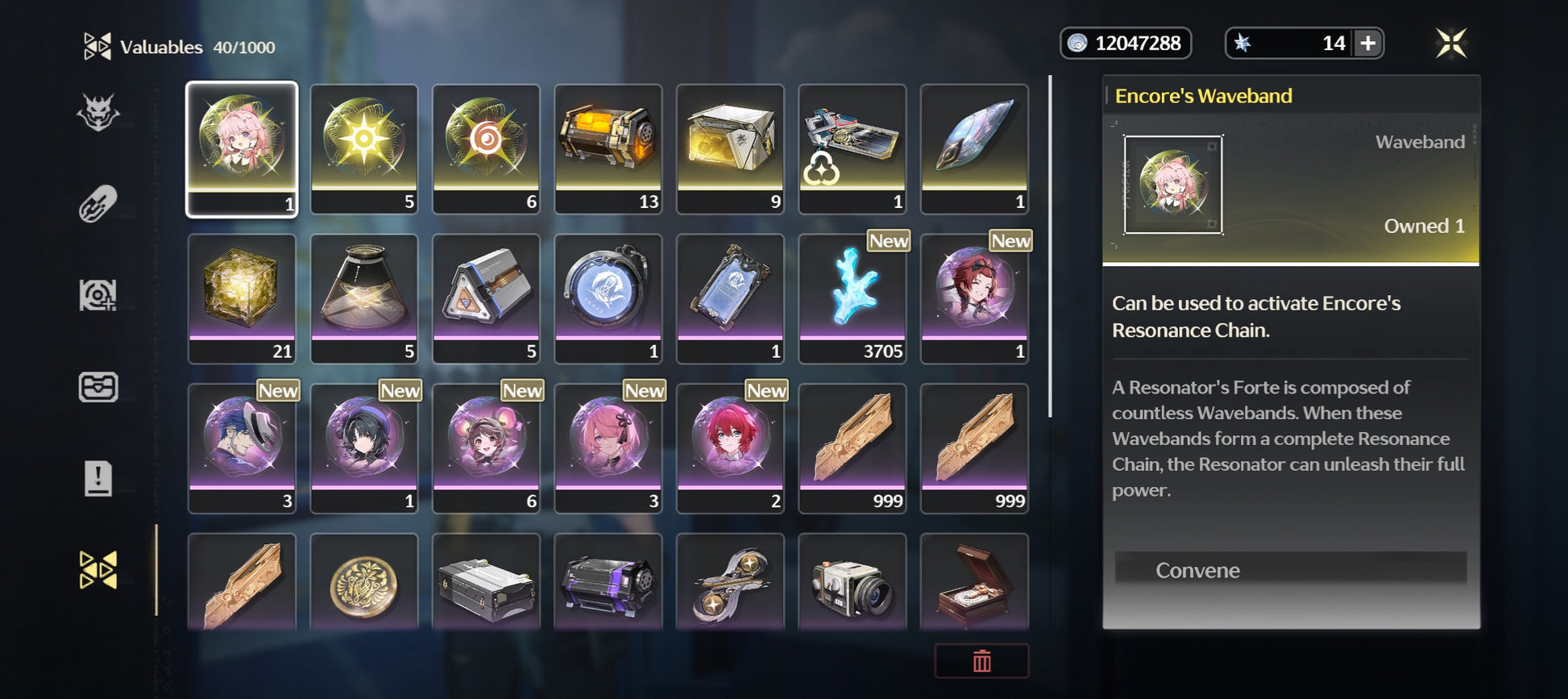Pick the camera item
Image resolution: width=1568 pixels, height=699 pixels.
tap(852, 584)
